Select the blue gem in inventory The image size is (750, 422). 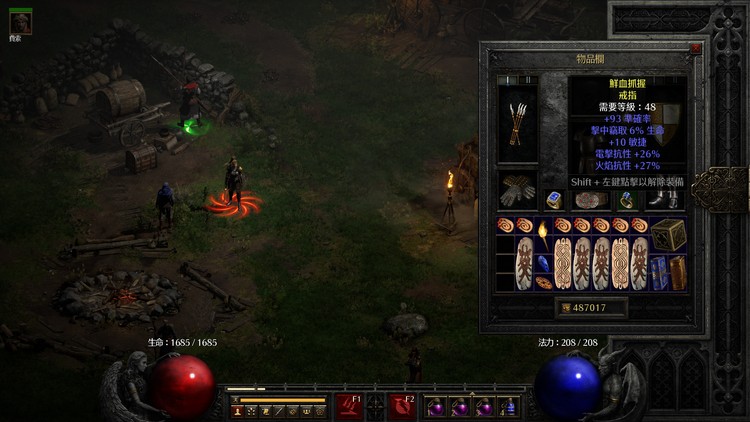pos(543,265)
